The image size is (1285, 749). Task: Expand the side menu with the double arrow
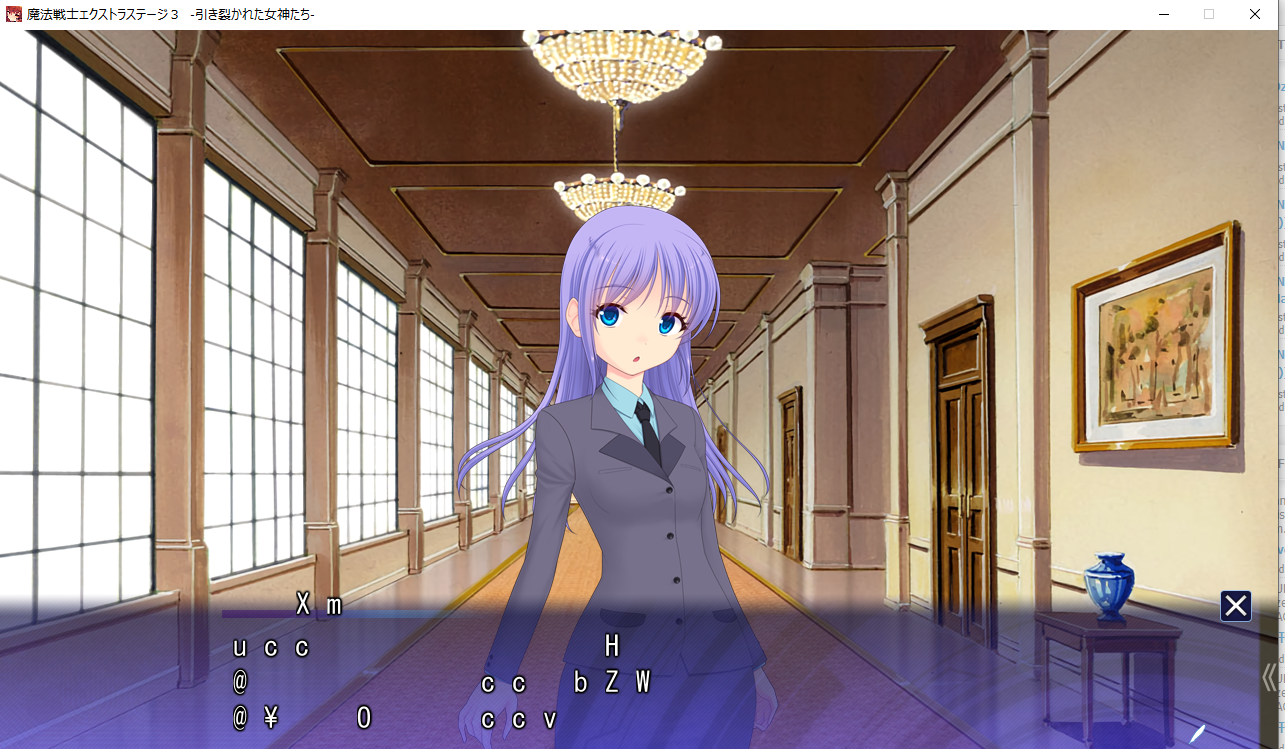point(1269,677)
